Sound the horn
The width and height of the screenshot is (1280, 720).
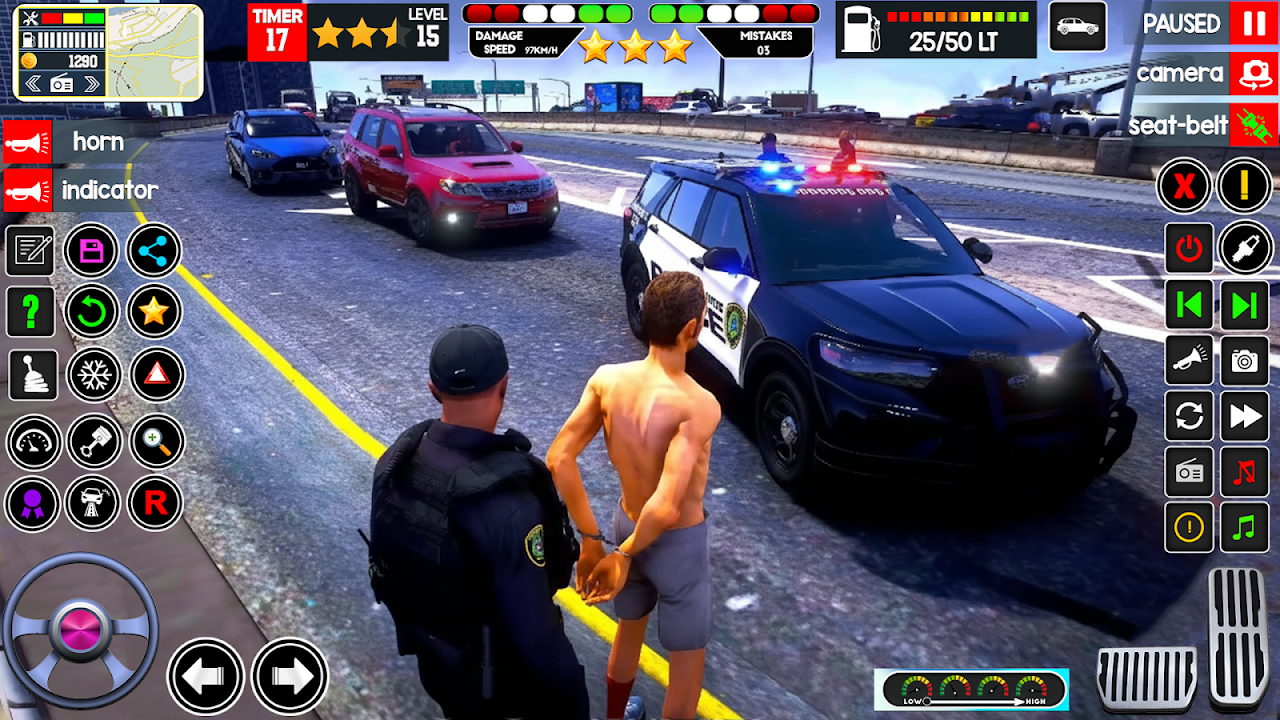tap(28, 142)
